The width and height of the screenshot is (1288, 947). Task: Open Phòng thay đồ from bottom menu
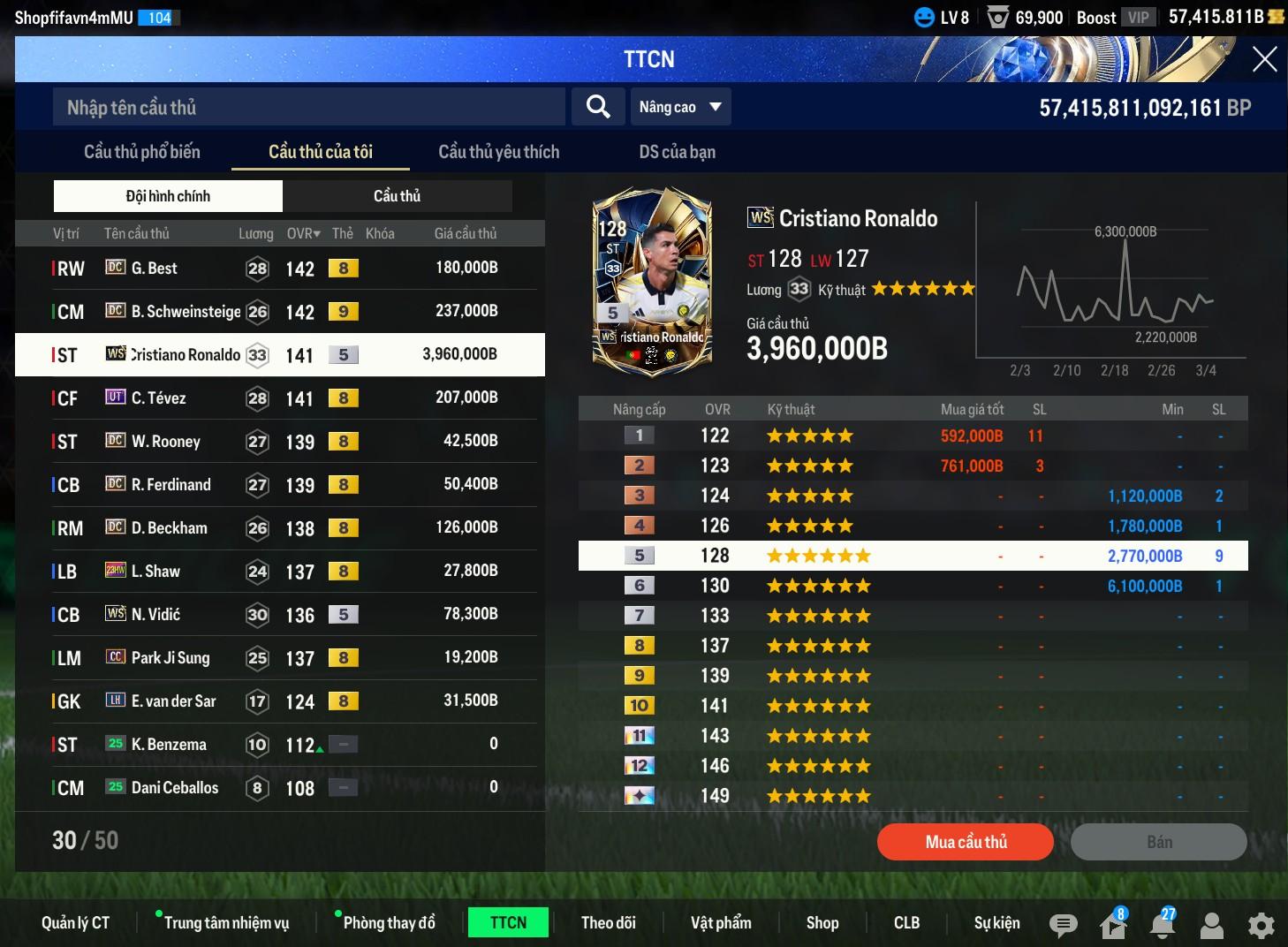tap(389, 922)
